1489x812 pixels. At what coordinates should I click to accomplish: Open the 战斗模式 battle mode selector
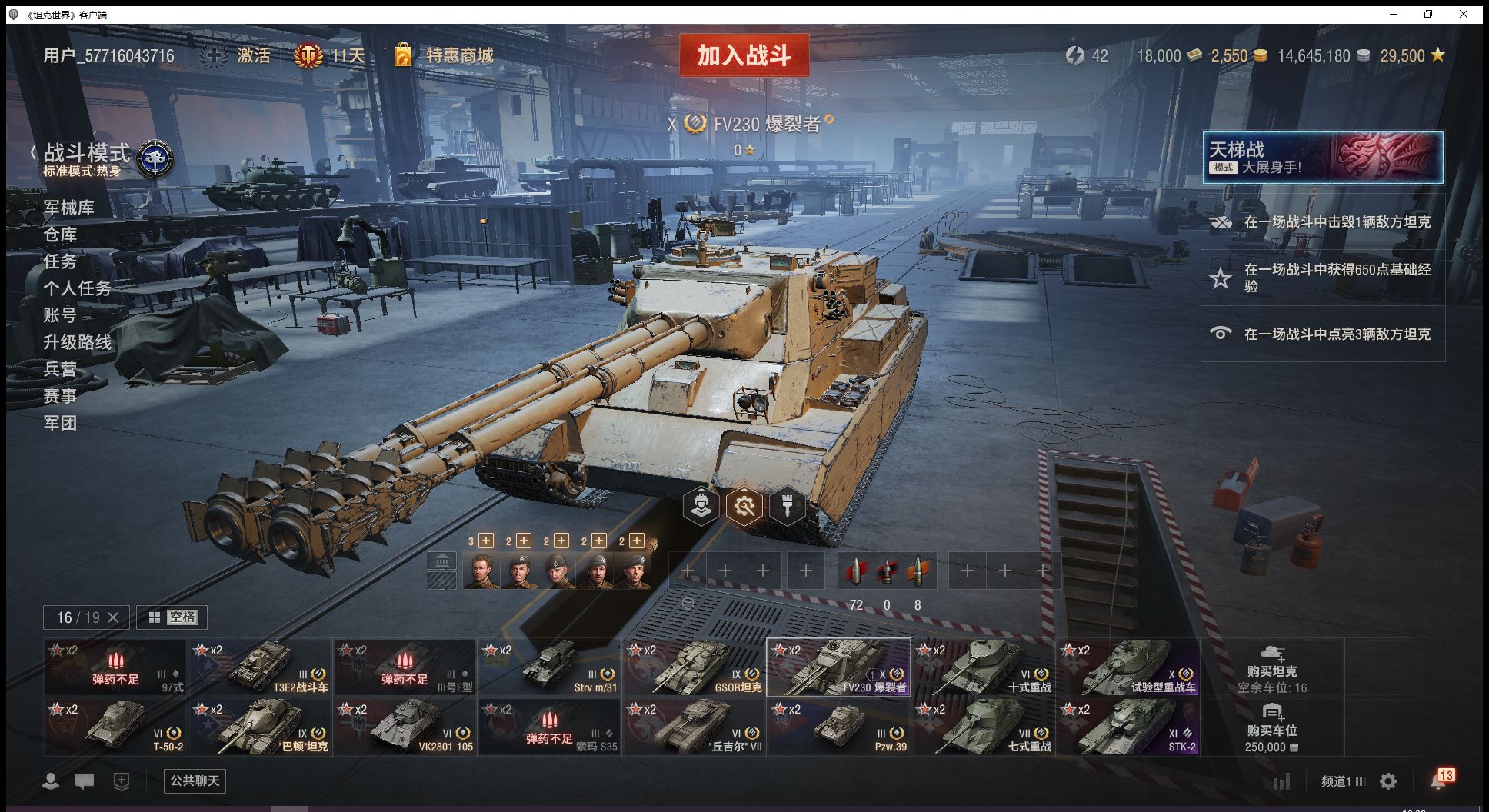(87, 154)
